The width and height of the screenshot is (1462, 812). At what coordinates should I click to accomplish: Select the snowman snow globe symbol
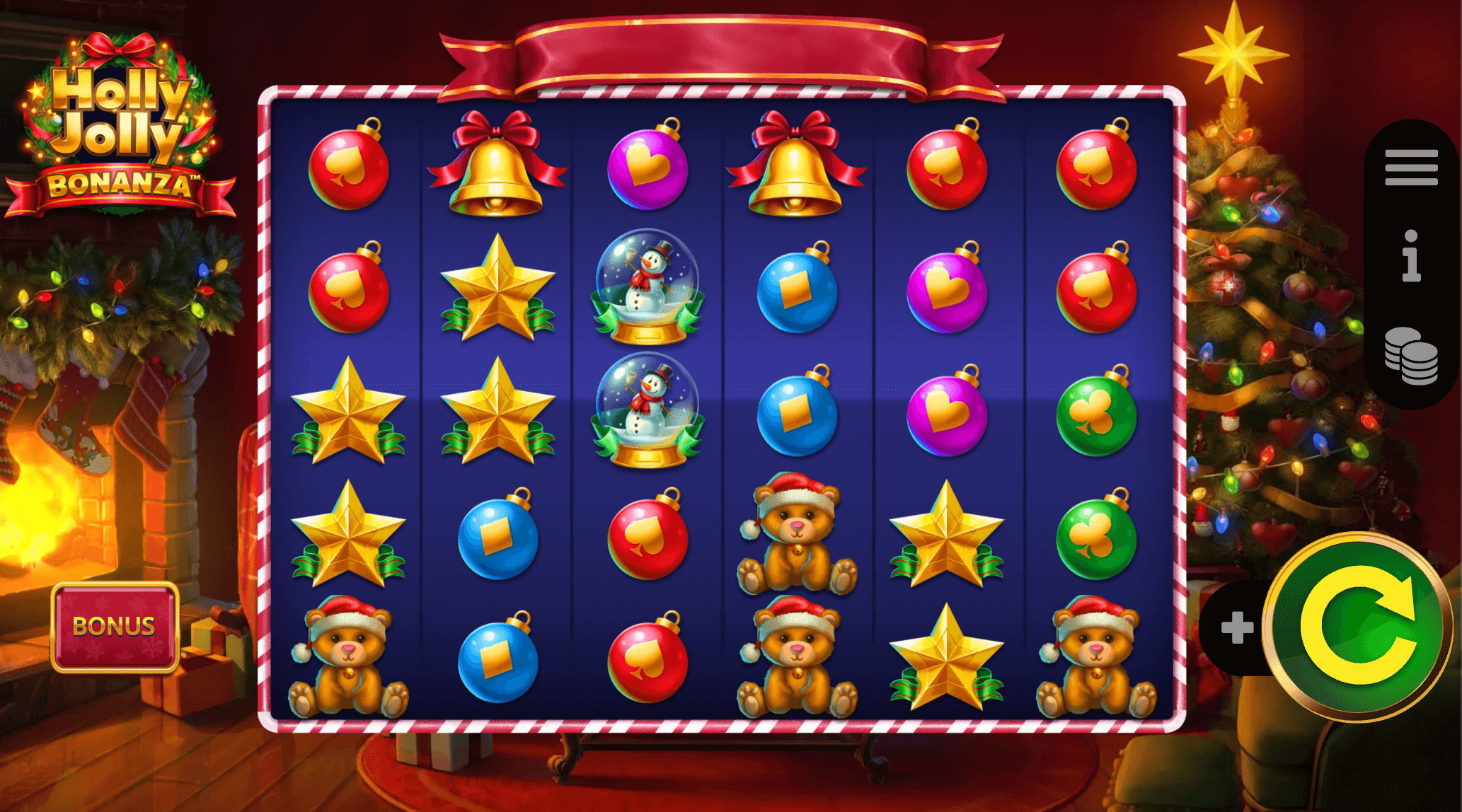[648, 283]
